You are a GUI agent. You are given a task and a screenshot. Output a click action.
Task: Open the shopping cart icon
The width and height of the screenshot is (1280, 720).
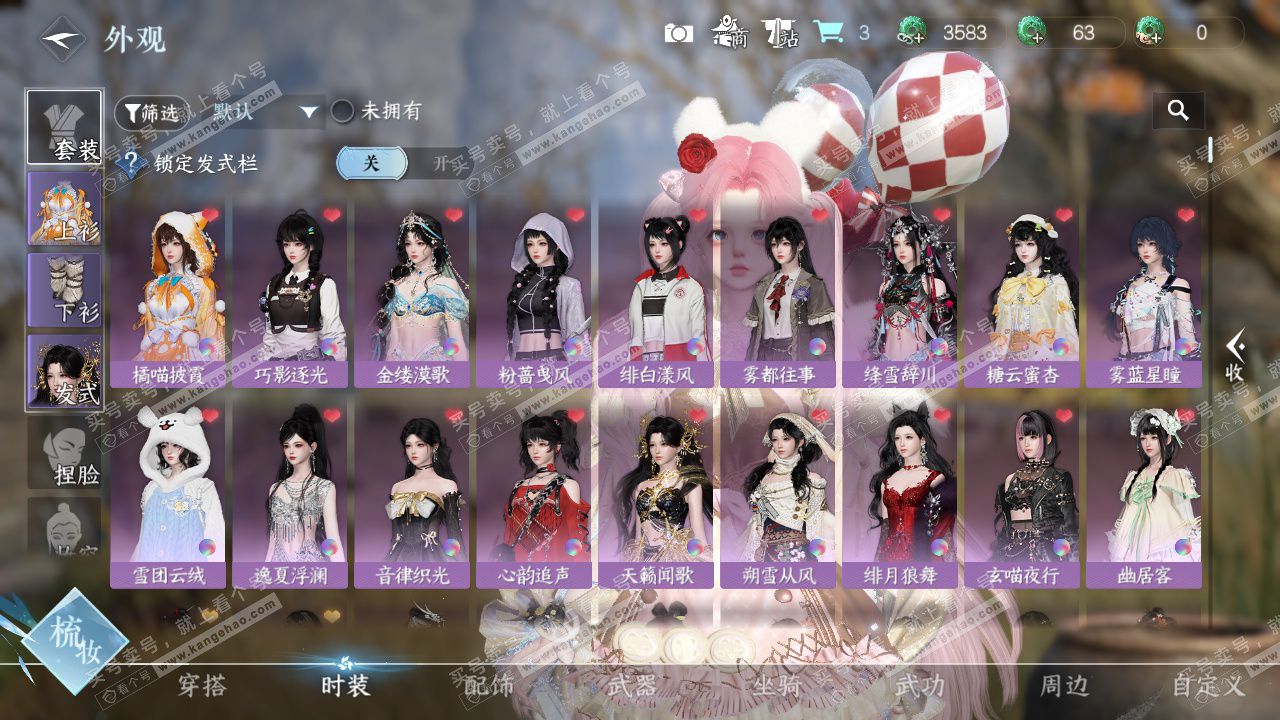click(x=827, y=33)
